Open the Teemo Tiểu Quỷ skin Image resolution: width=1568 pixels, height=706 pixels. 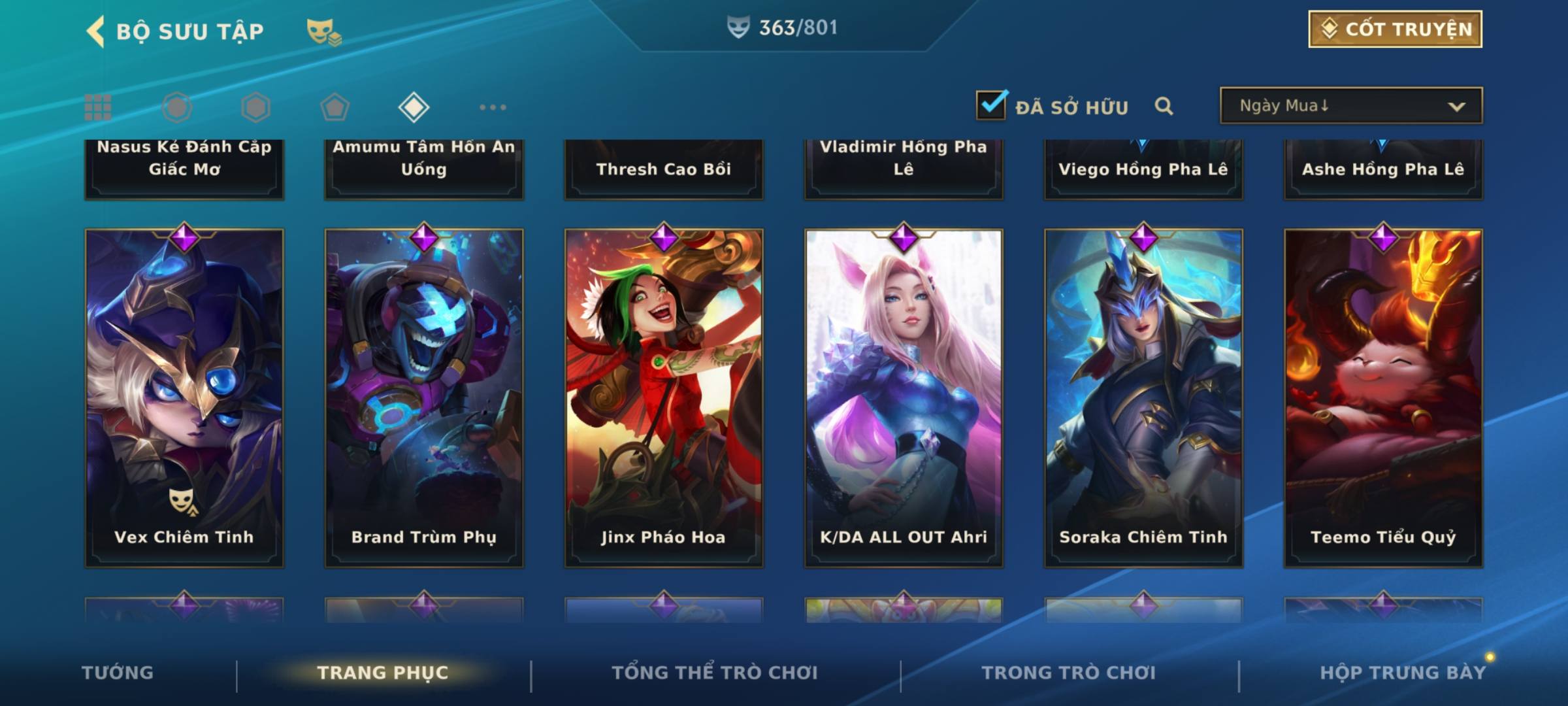pyautogui.click(x=1383, y=397)
